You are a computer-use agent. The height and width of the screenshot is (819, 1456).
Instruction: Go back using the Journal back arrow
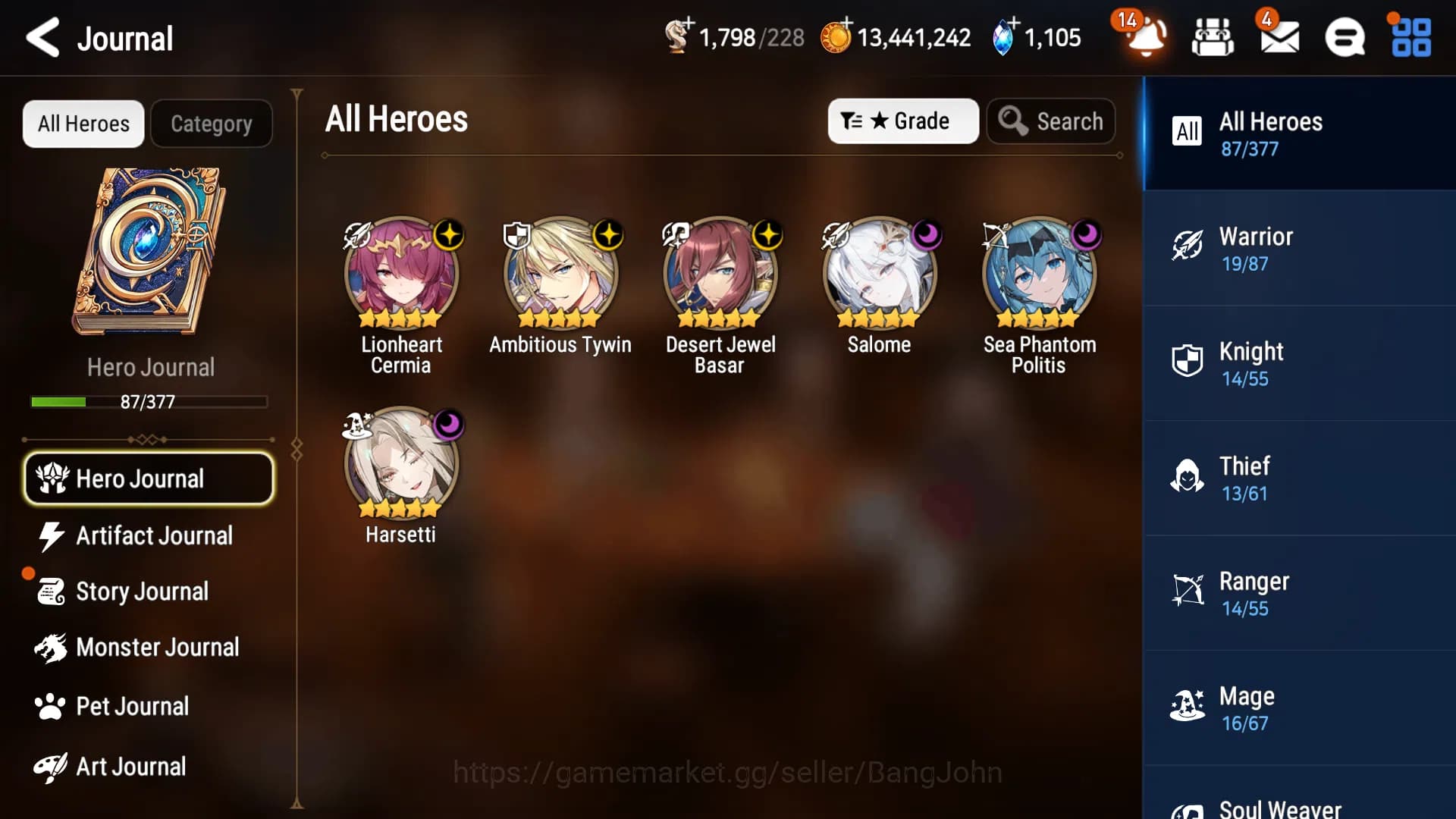[42, 37]
